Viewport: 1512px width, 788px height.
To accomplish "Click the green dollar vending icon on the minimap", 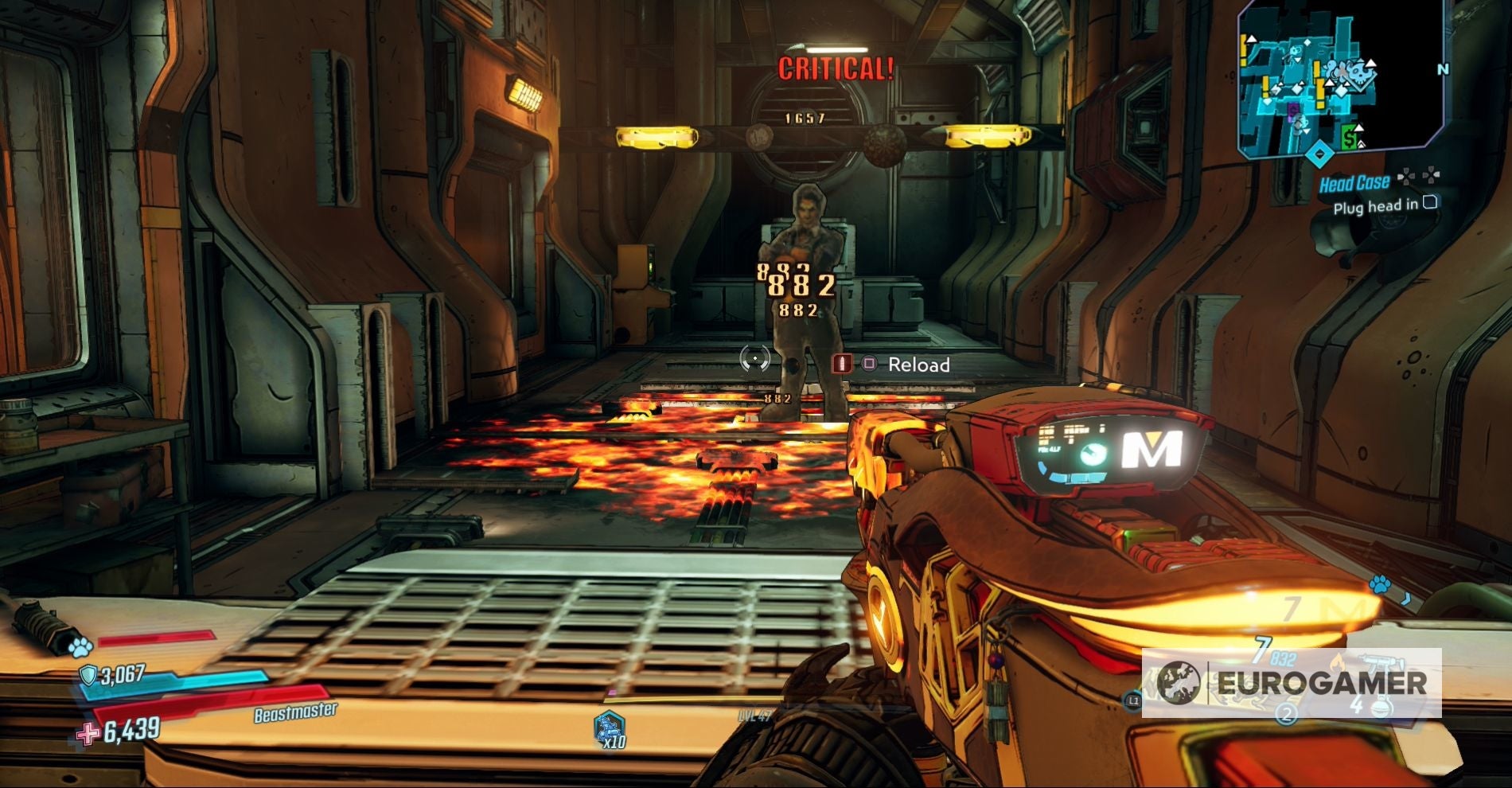I will (1349, 135).
